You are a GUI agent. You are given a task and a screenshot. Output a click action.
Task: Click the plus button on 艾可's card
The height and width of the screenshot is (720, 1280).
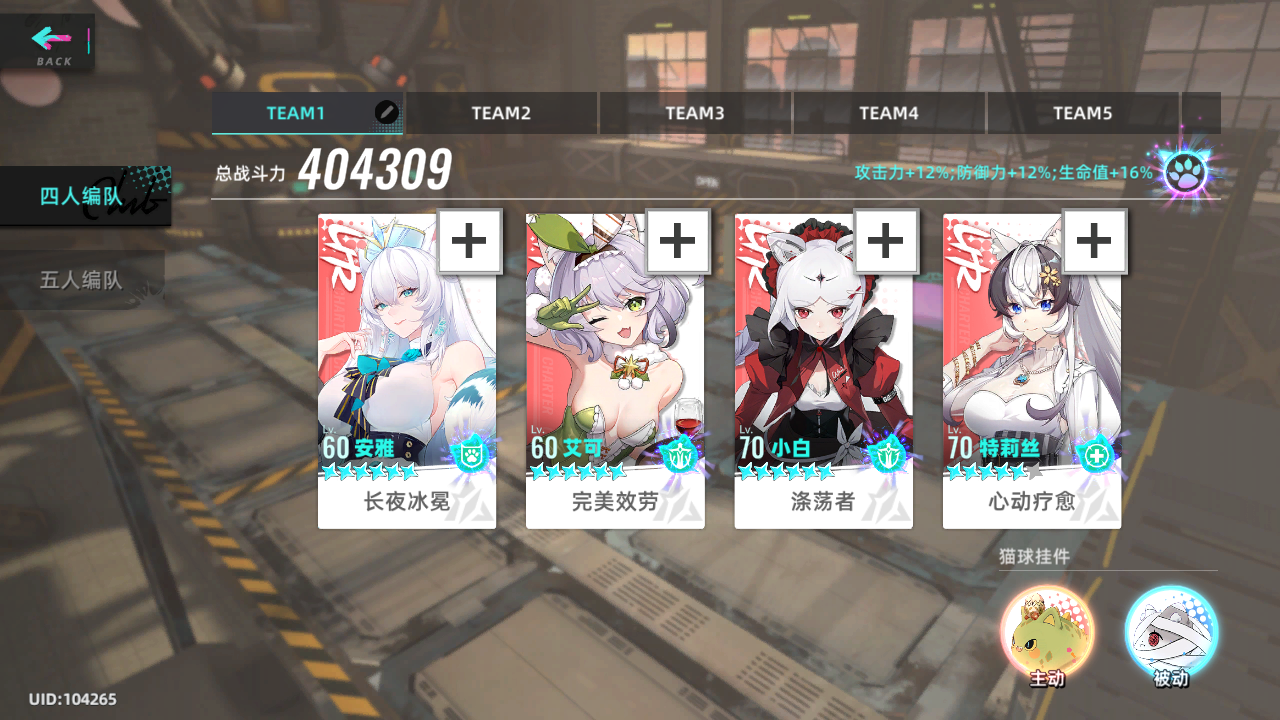point(678,241)
